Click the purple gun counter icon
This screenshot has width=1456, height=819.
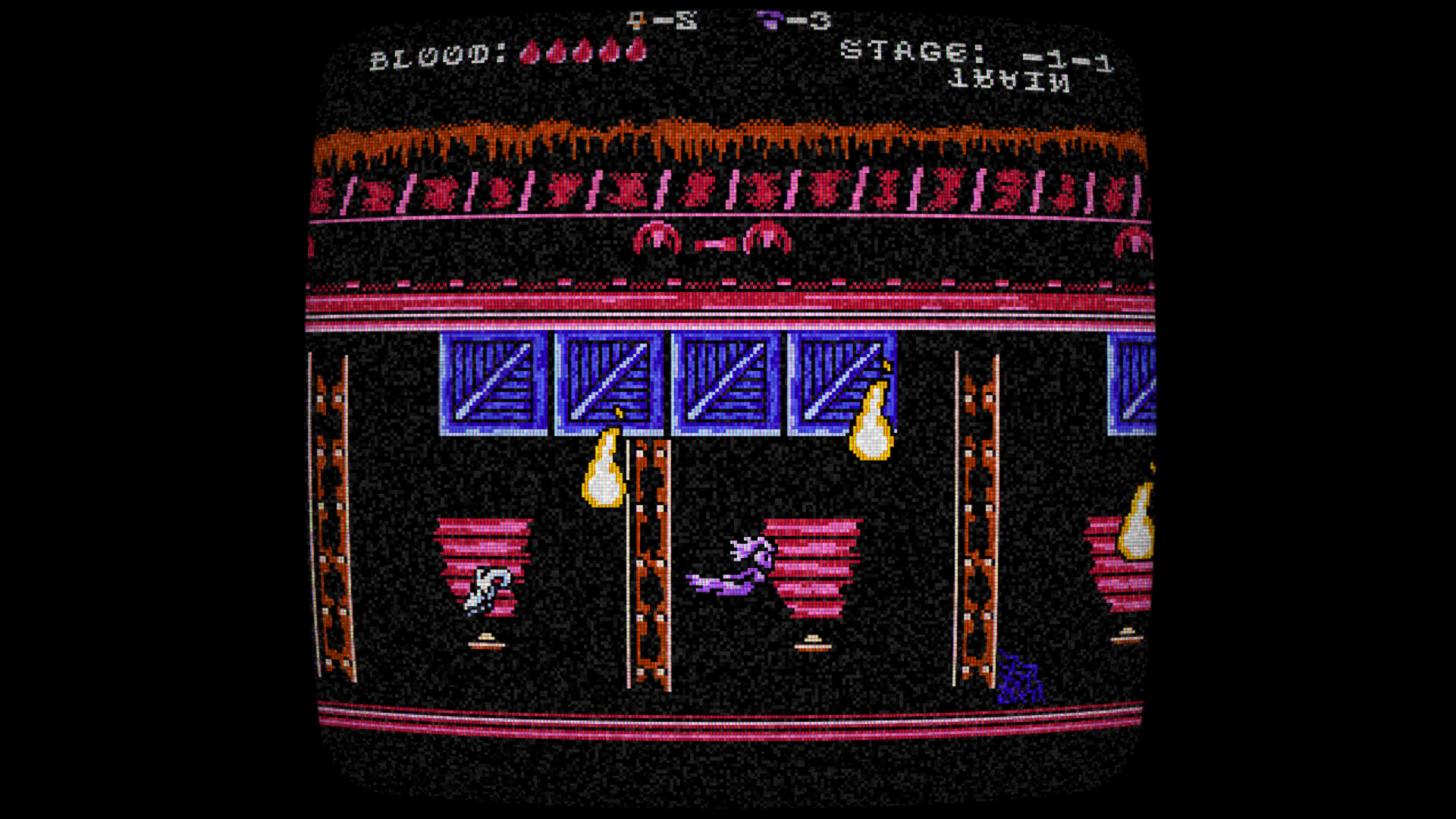click(x=771, y=20)
